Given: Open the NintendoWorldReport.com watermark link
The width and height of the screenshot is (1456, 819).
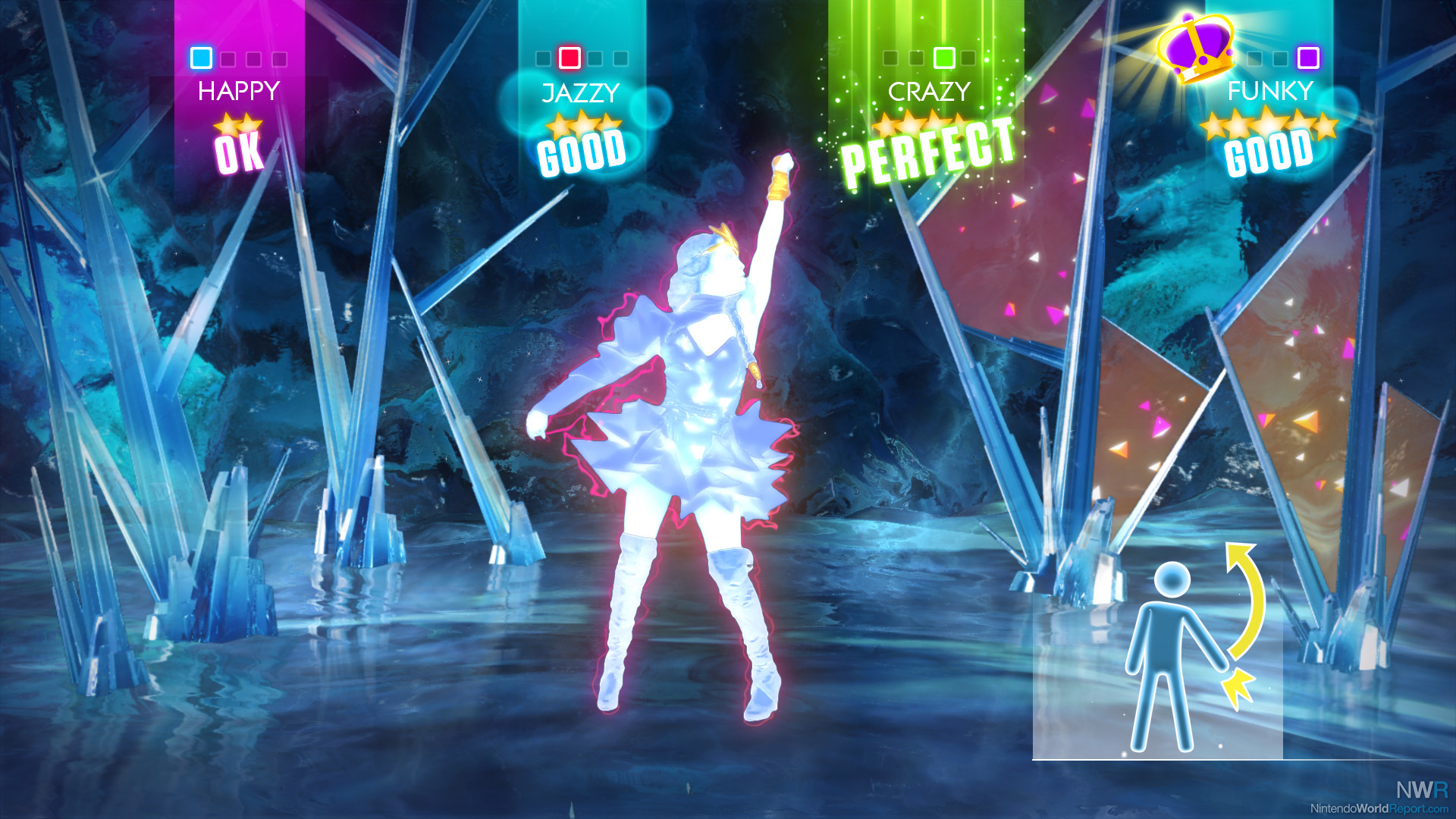Looking at the screenshot, I should click(x=1379, y=808).
